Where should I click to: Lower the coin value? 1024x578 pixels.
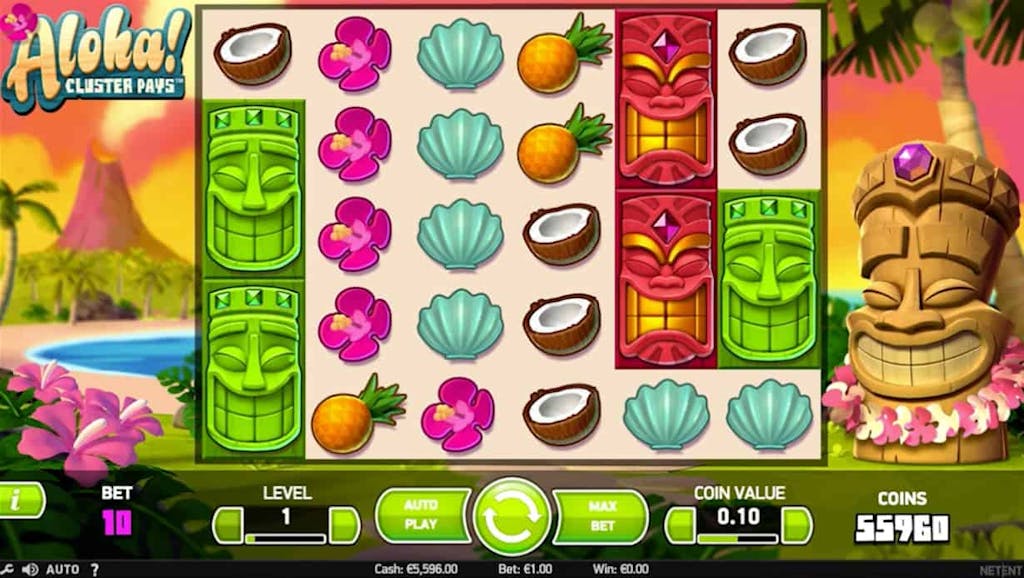(680, 524)
